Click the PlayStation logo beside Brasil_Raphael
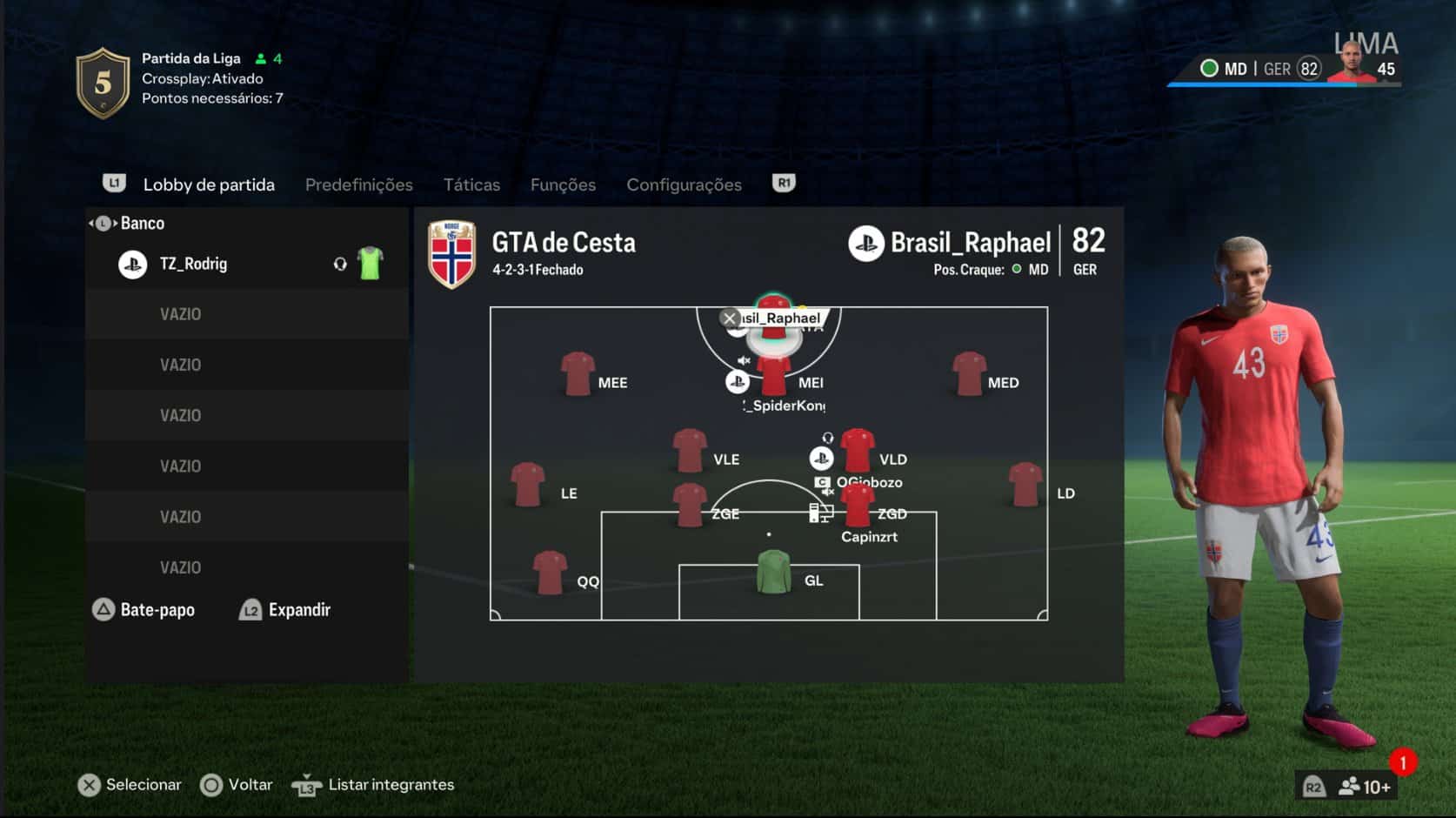 tap(865, 244)
